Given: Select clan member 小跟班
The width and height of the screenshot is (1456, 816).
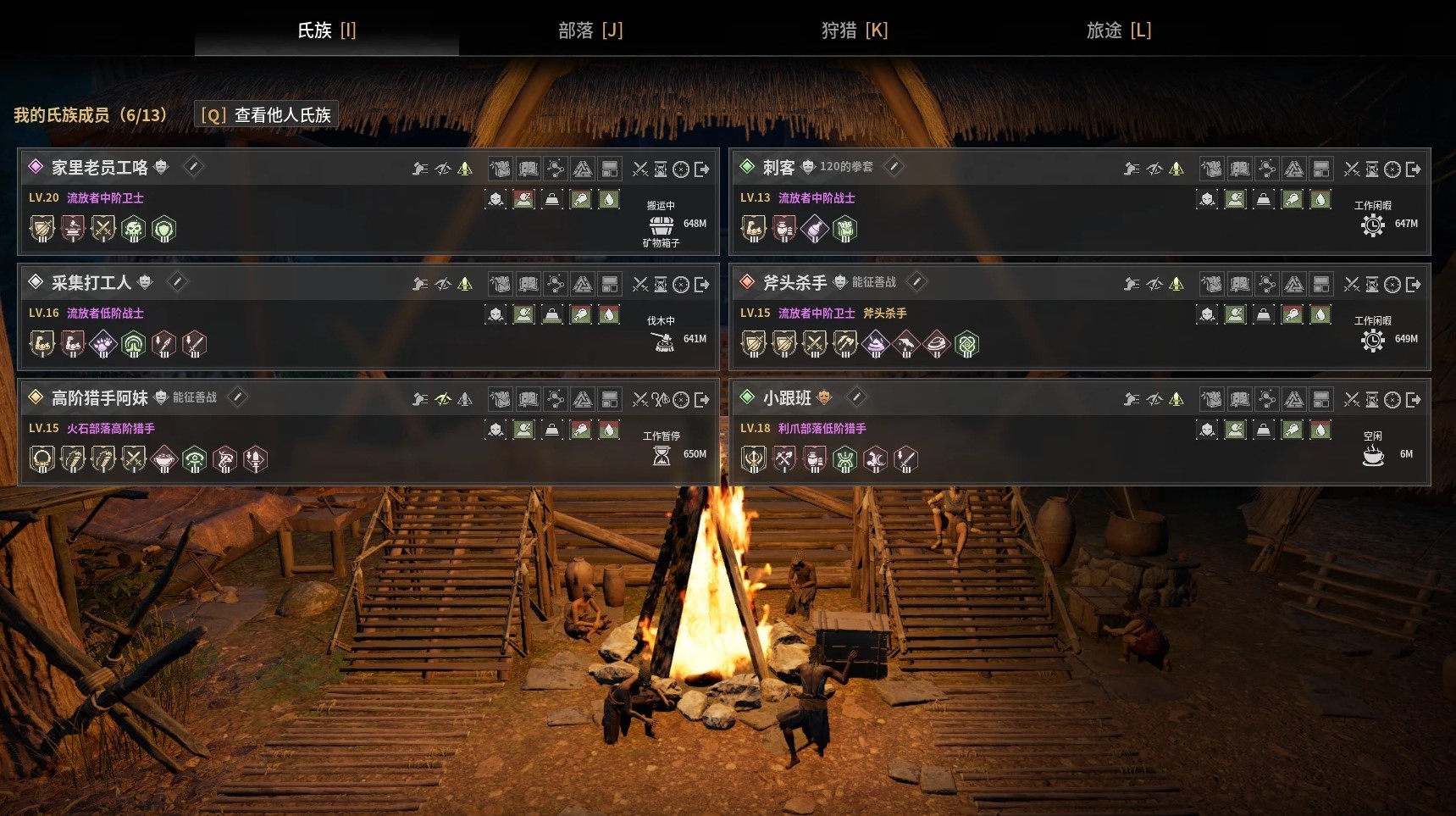Looking at the screenshot, I should coord(786,397).
